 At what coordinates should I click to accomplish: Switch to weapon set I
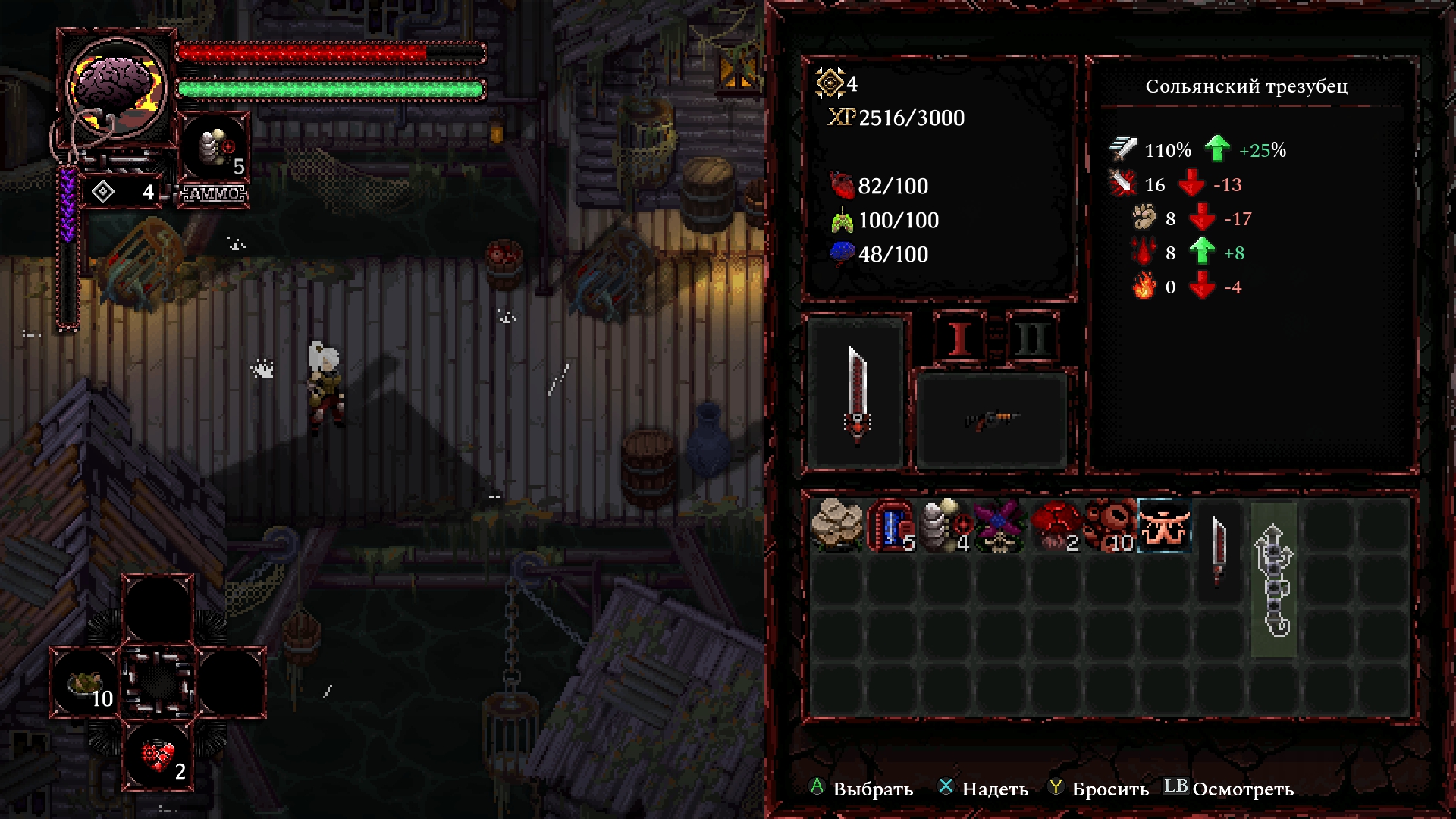pyautogui.click(x=960, y=337)
